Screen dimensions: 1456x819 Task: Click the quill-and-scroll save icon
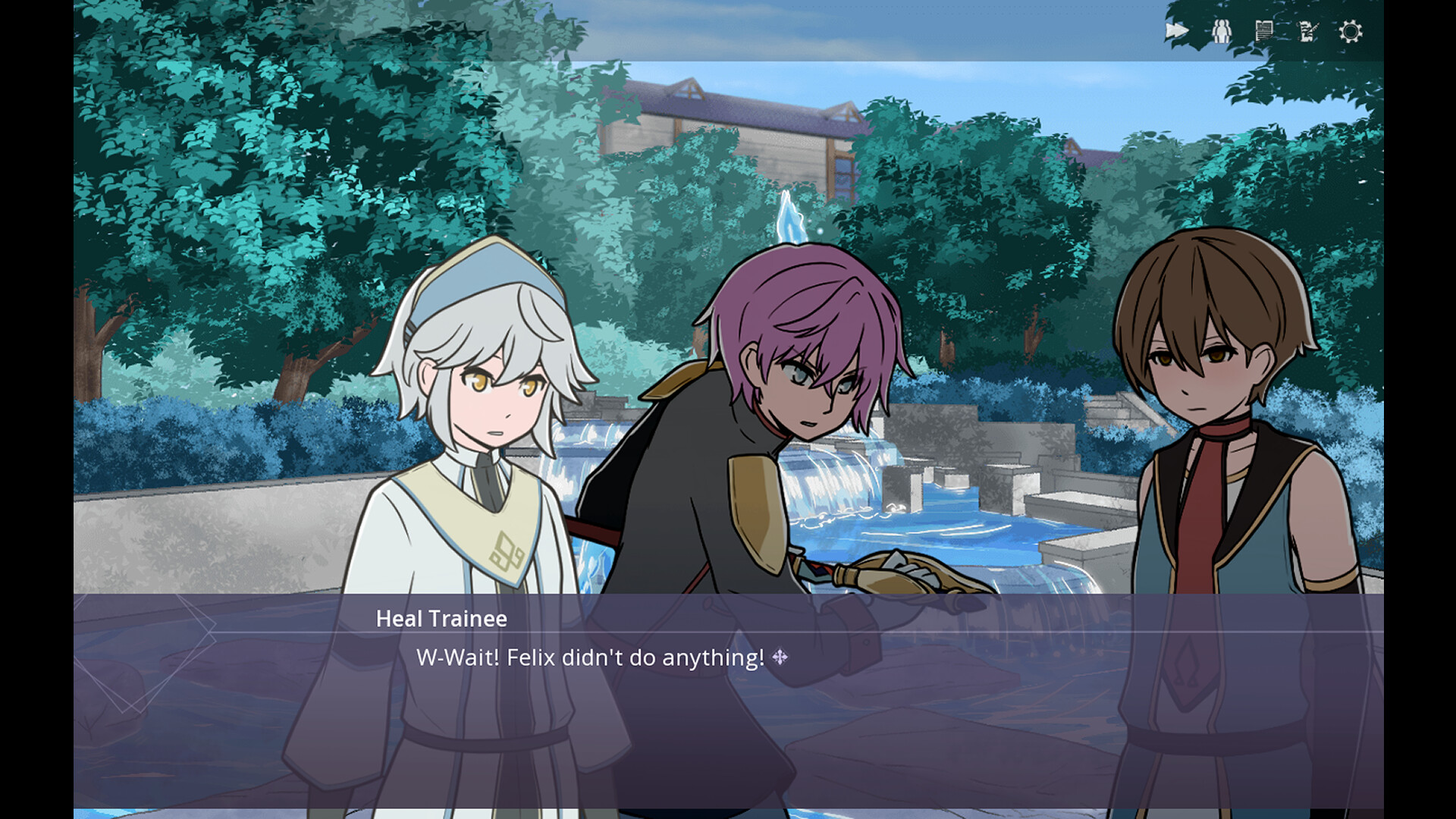1307,32
